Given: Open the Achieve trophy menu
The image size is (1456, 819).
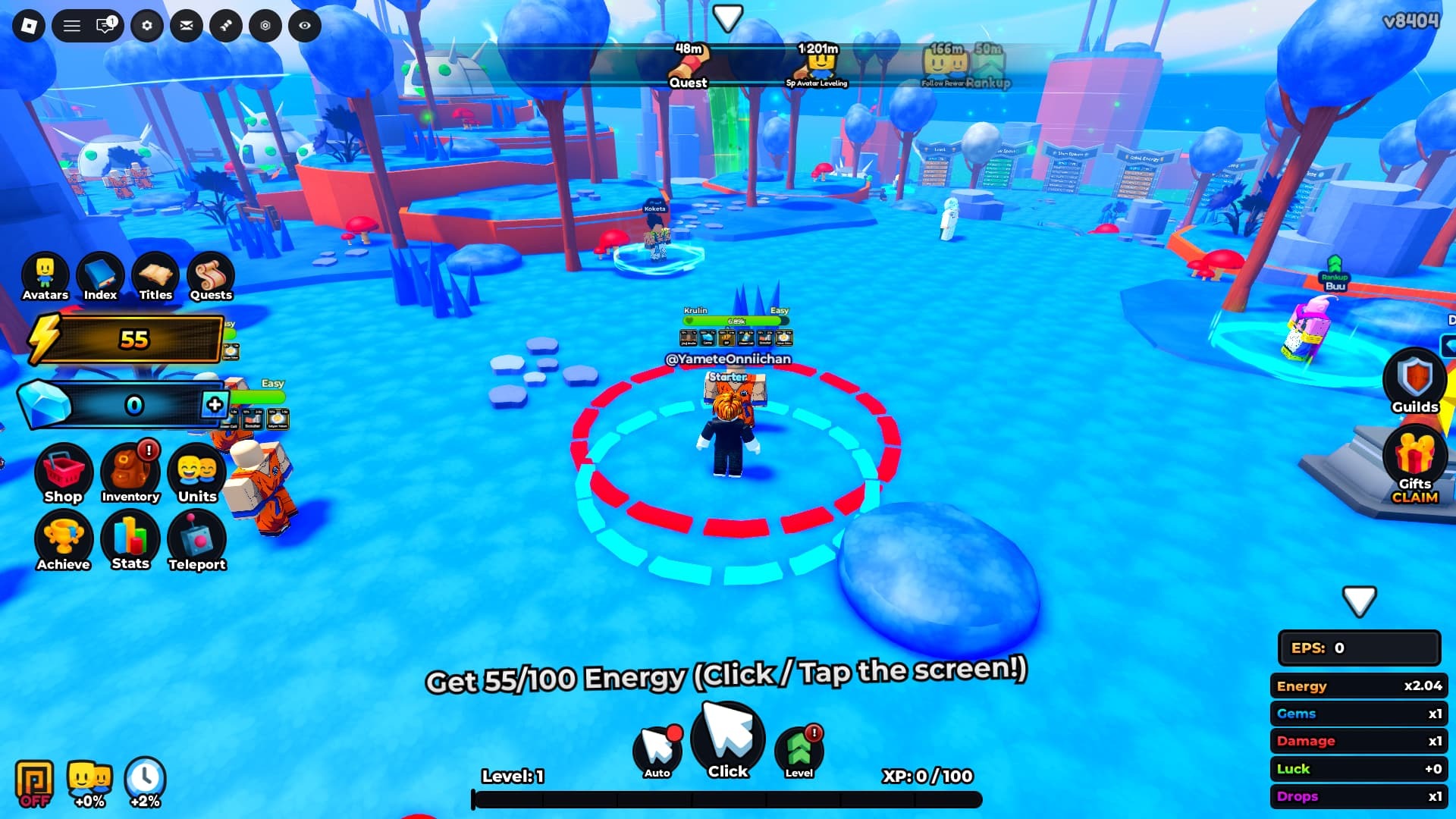Looking at the screenshot, I should [63, 541].
